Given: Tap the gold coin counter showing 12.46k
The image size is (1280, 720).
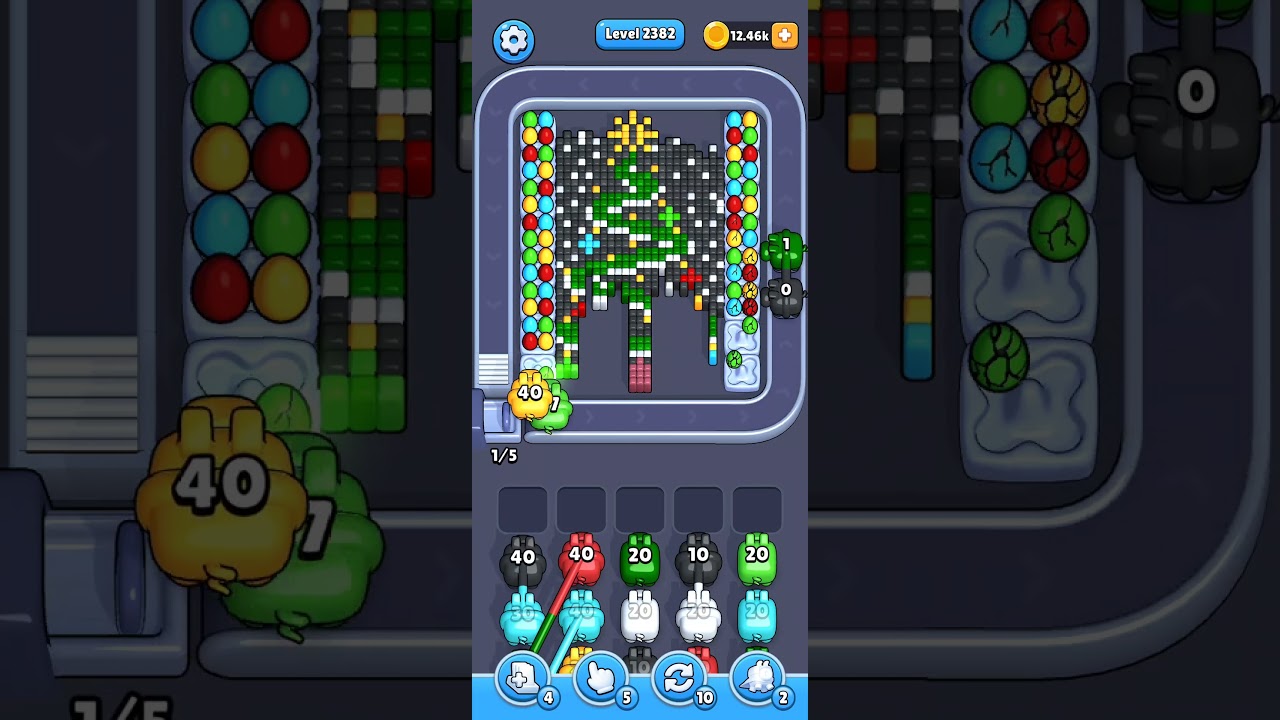Looking at the screenshot, I should click(746, 35).
